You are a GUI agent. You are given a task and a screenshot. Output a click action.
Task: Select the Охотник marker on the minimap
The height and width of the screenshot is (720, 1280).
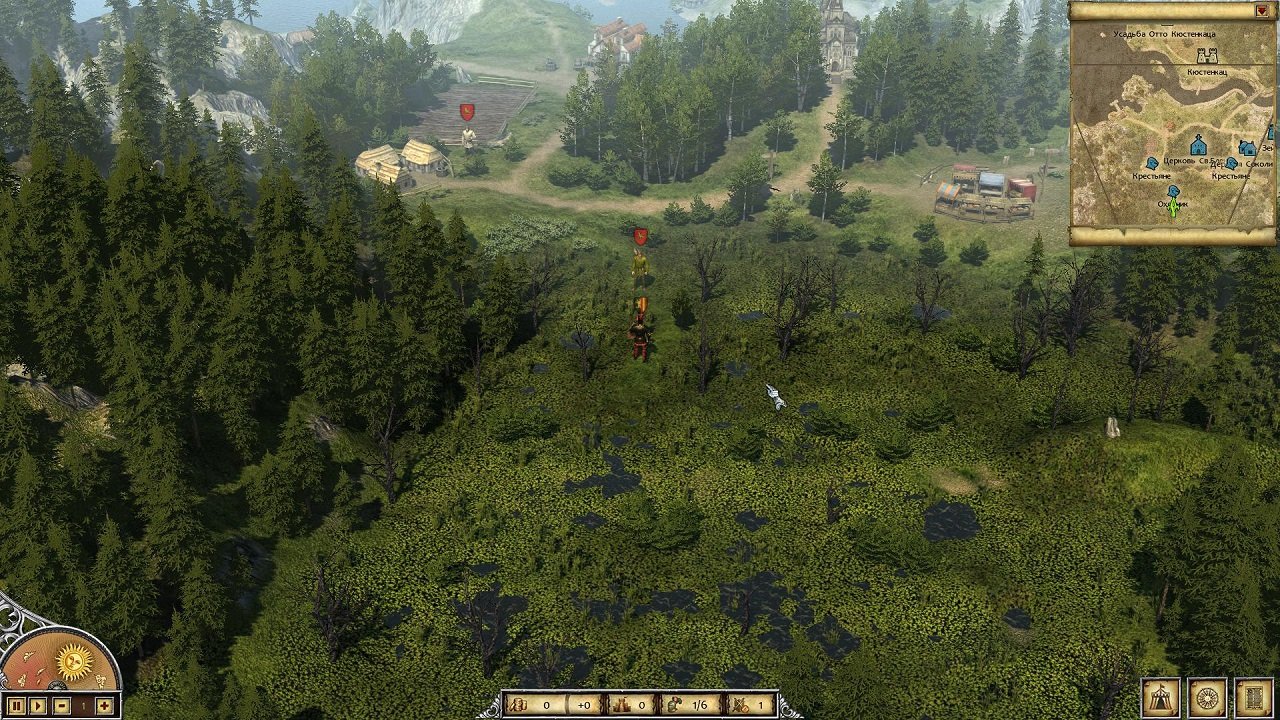pyautogui.click(x=1174, y=191)
